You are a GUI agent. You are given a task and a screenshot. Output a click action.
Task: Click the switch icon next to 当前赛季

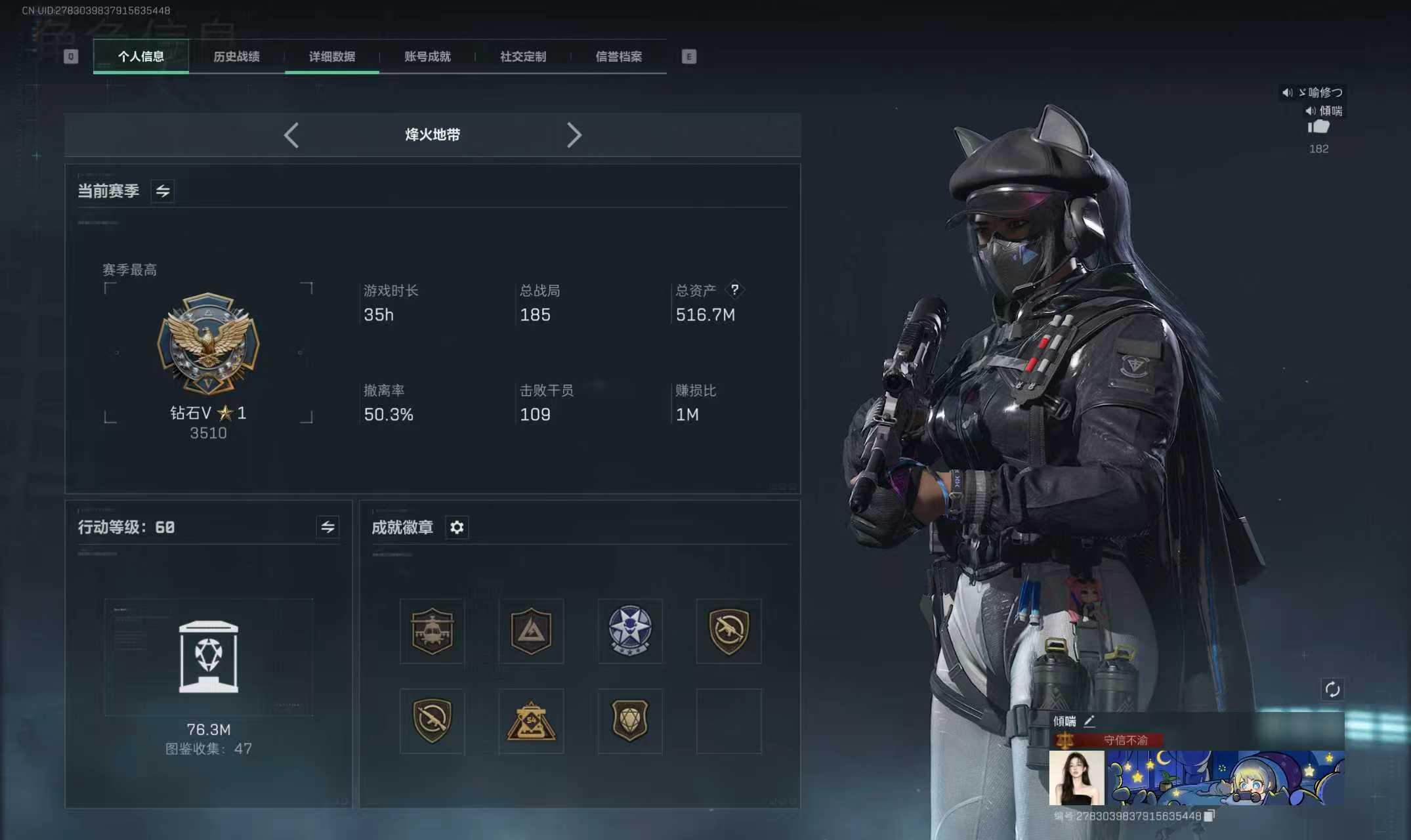[163, 192]
